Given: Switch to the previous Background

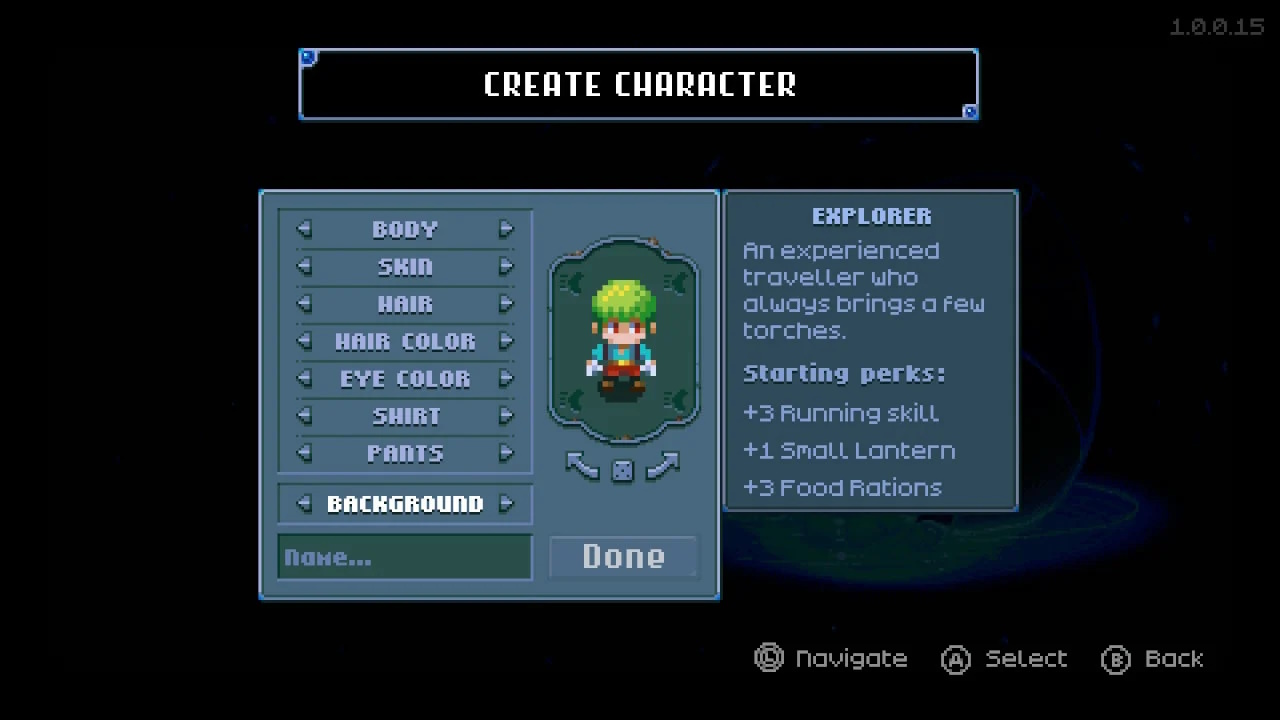Looking at the screenshot, I should [x=304, y=503].
